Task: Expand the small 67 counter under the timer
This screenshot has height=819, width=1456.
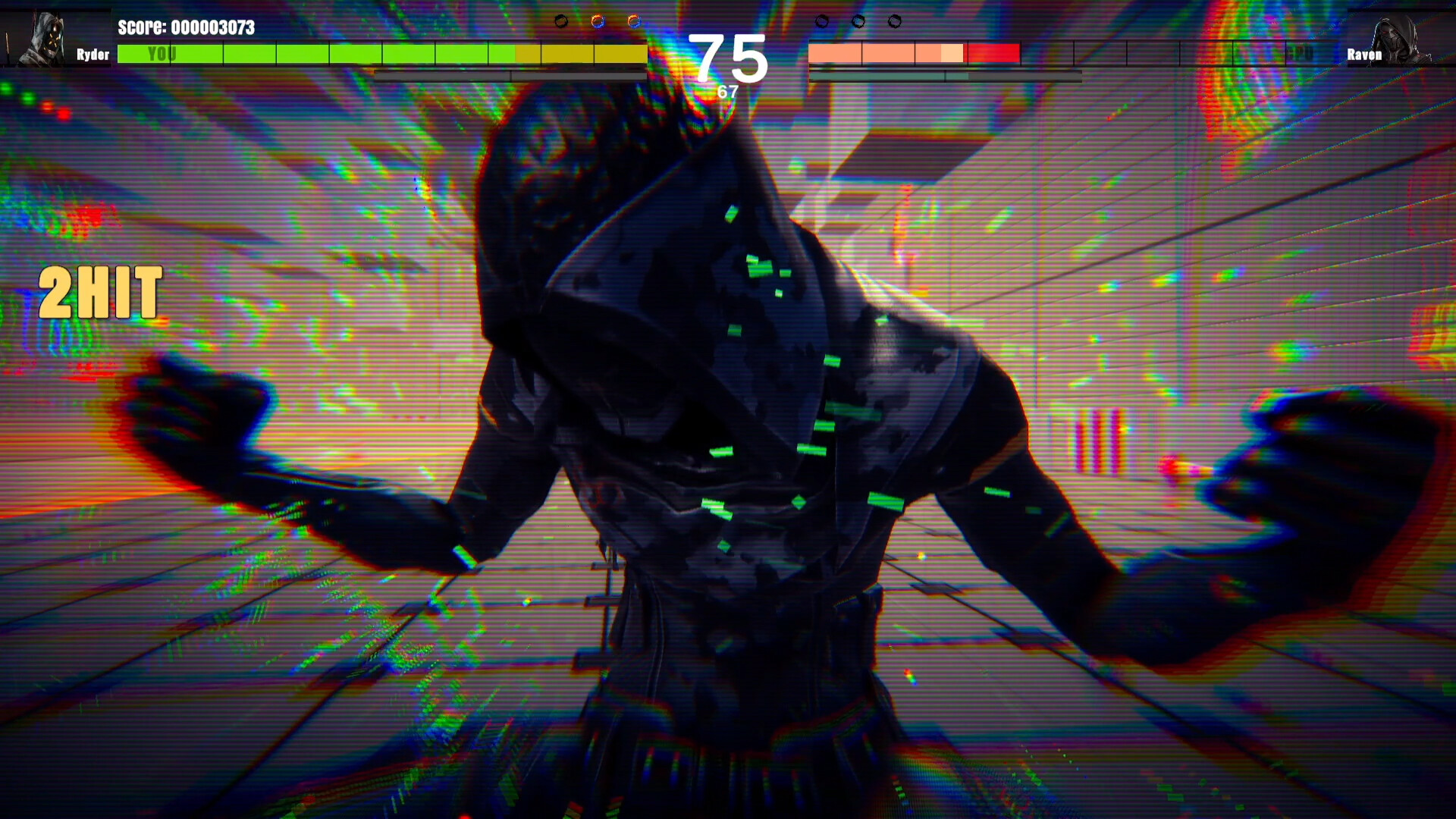Action: [x=726, y=91]
